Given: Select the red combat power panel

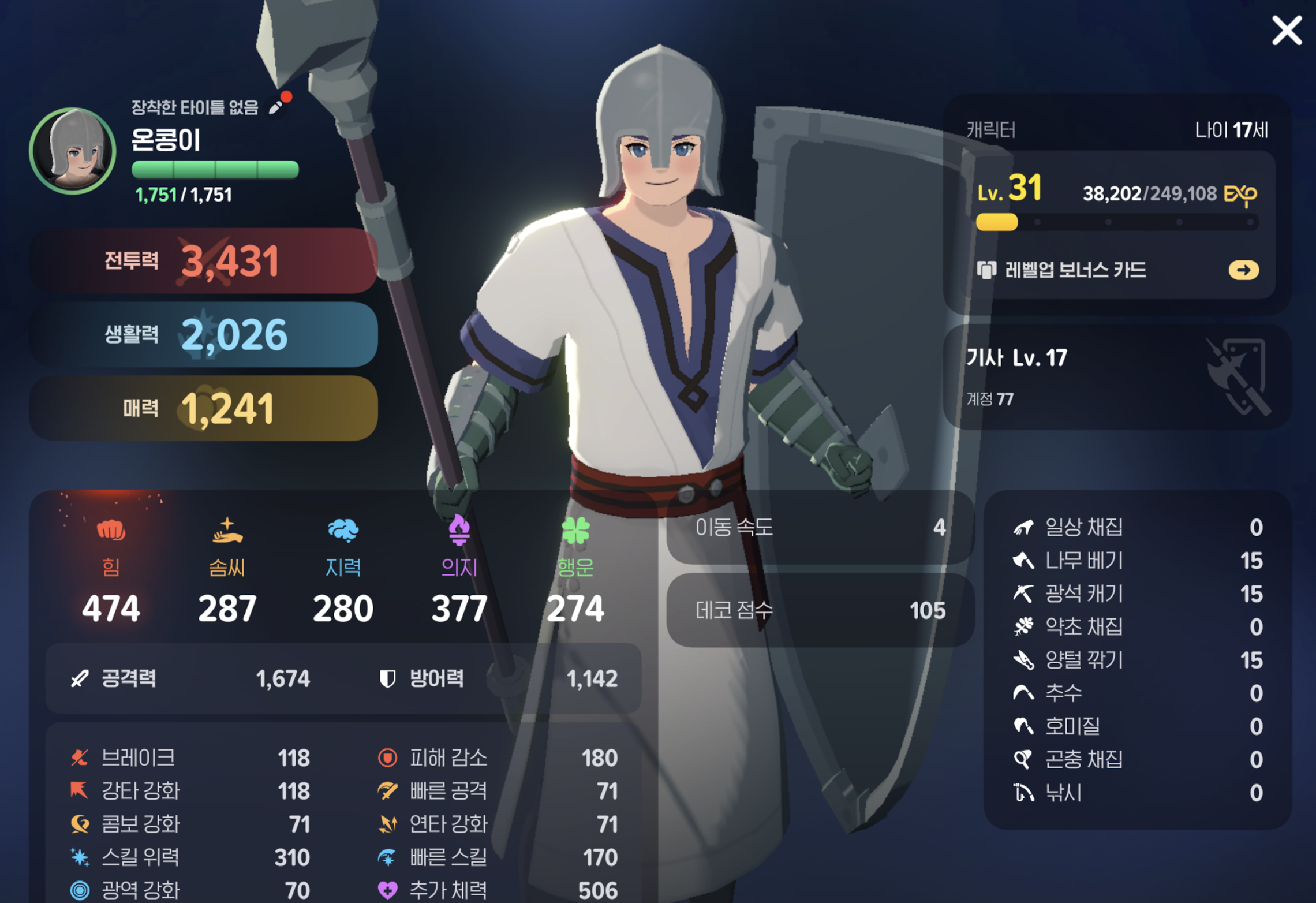Looking at the screenshot, I should pyautogui.click(x=204, y=261).
